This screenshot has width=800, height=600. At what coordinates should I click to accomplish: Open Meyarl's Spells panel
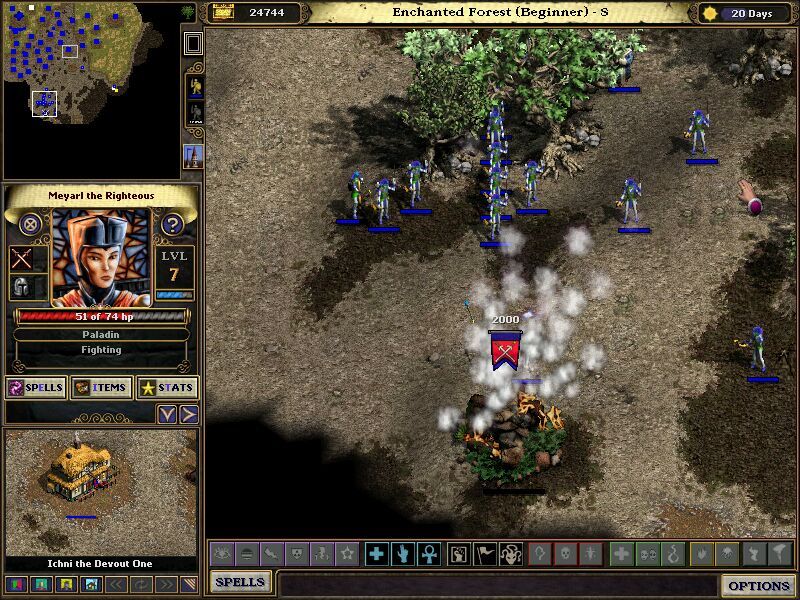[36, 388]
